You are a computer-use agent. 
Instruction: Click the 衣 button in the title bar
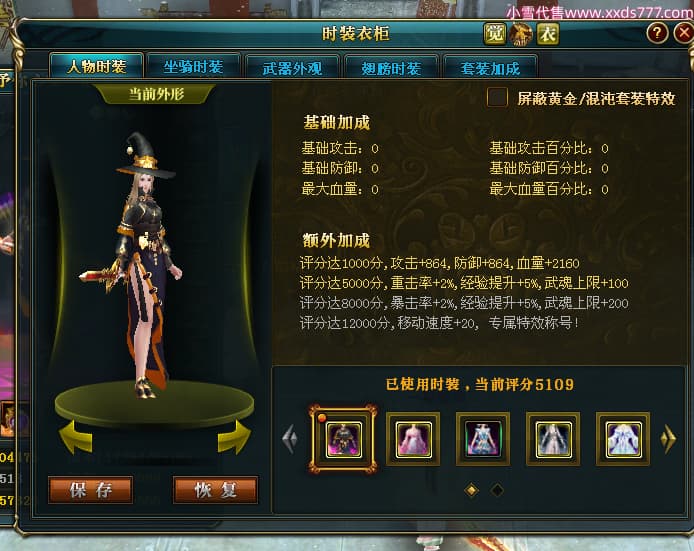coord(547,34)
